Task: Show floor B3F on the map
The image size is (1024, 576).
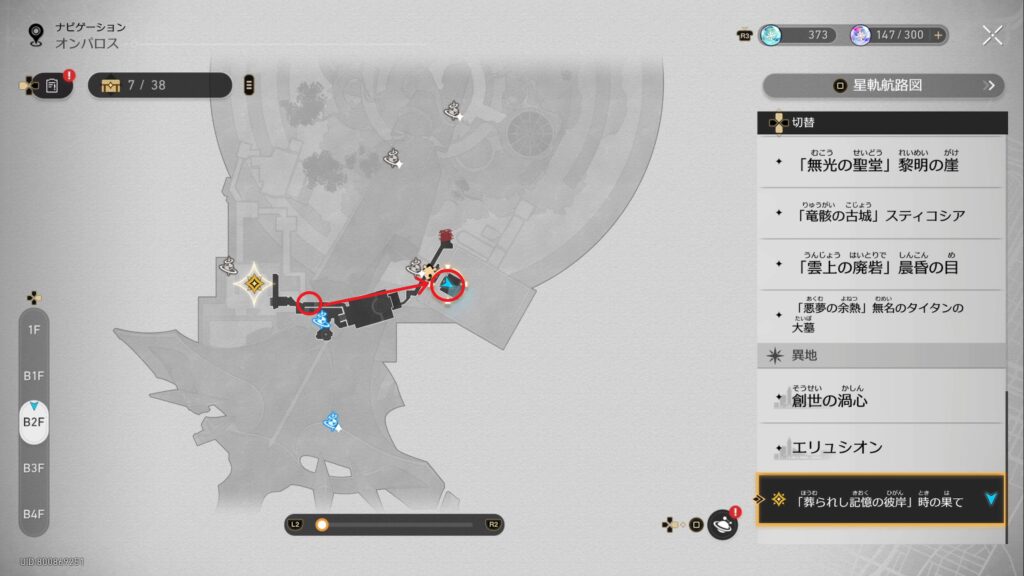Action: coord(34,467)
